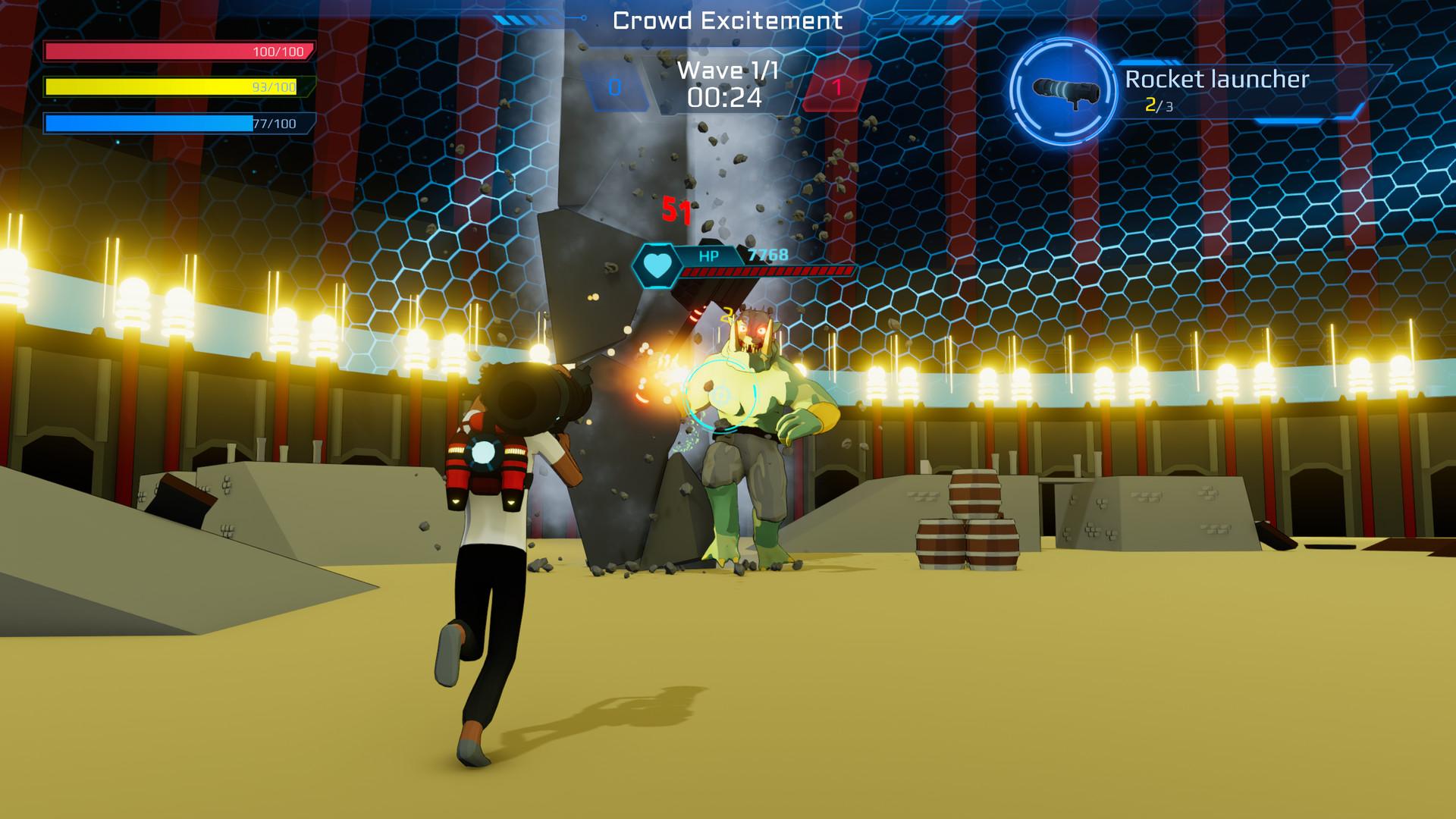1456x819 pixels.
Task: Click the Rocket launcher text label
Action: click(x=1217, y=79)
